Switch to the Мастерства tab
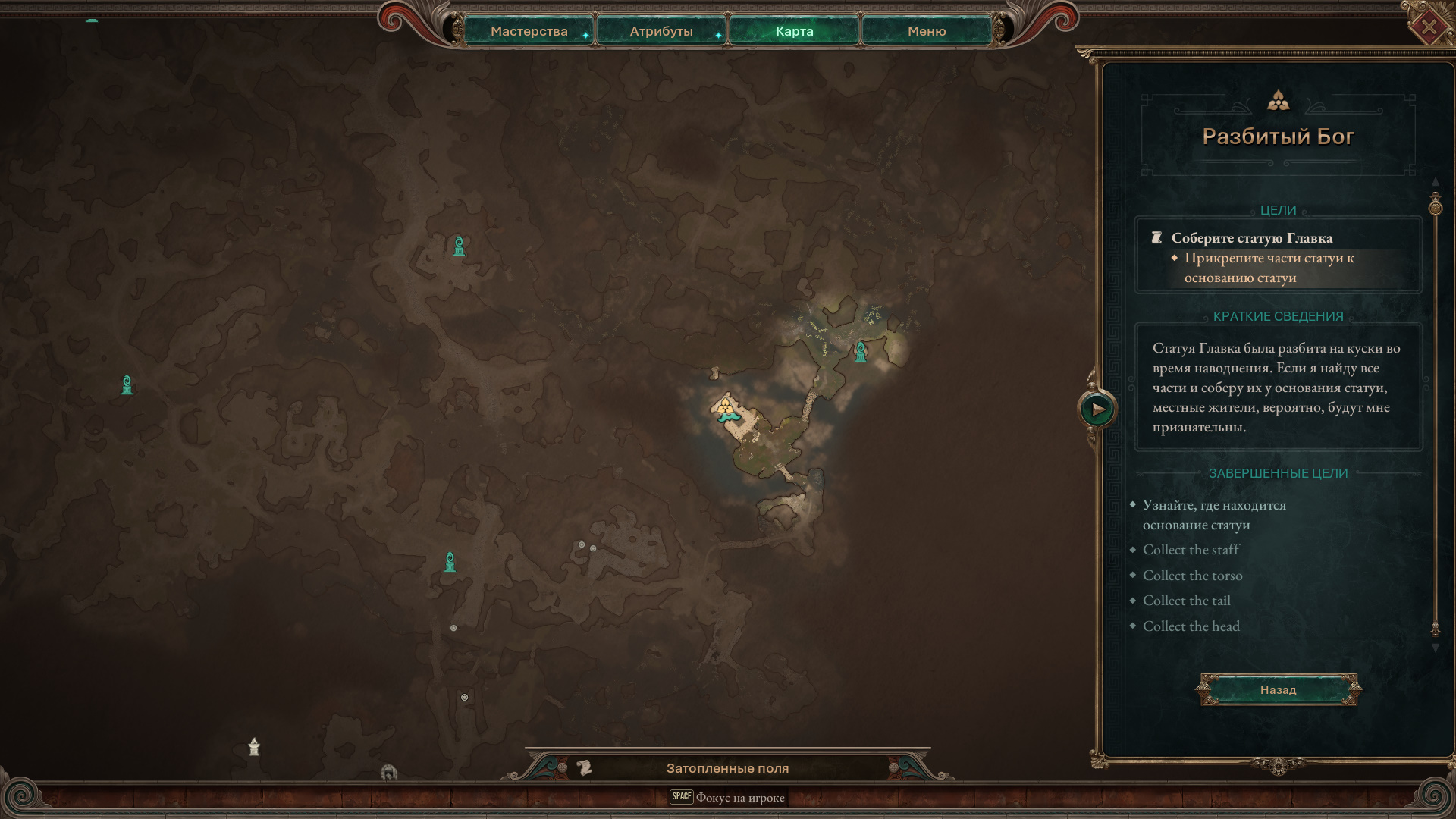Viewport: 1456px width, 819px height. click(x=529, y=31)
